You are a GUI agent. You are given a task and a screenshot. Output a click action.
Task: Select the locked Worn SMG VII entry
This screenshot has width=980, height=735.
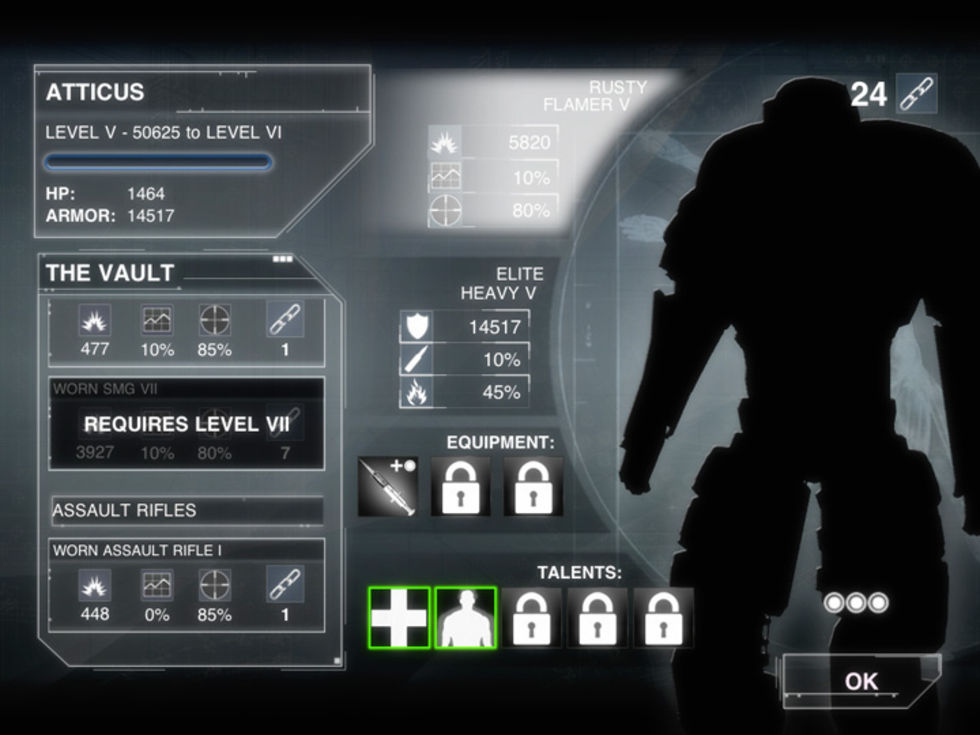(187, 424)
